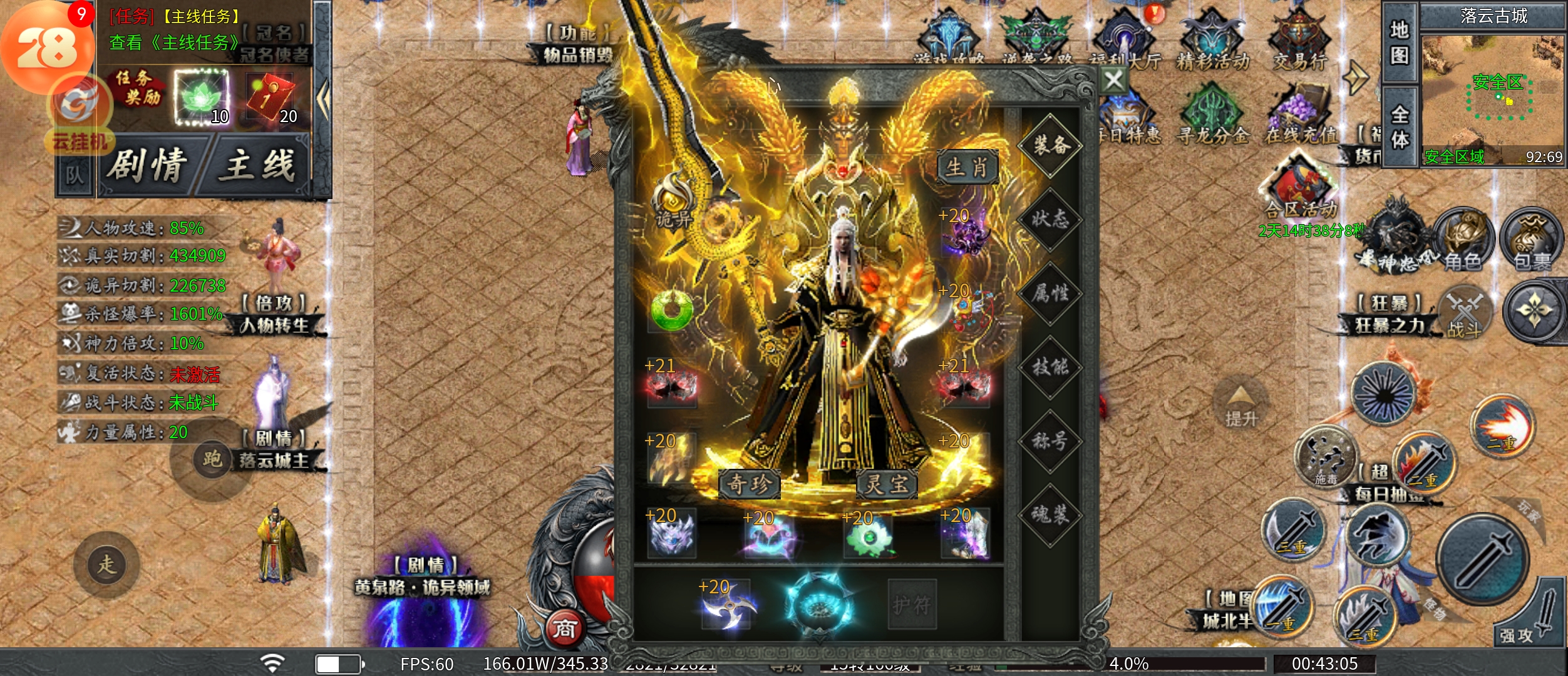Open the 灵宝 spirit treasure button
The height and width of the screenshot is (676, 1568).
[x=887, y=484]
